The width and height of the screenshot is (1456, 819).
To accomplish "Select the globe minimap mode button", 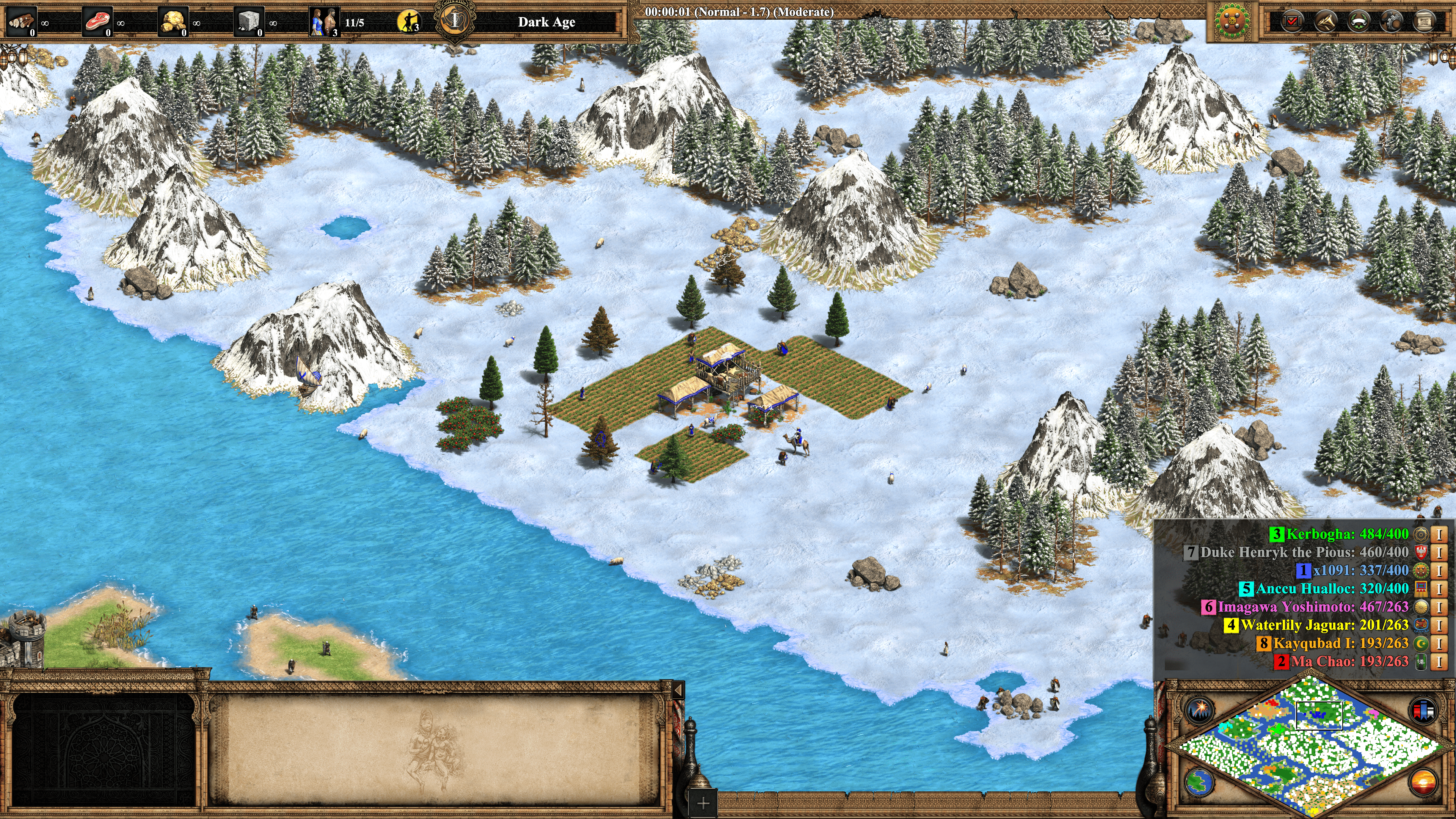I will (x=1199, y=782).
